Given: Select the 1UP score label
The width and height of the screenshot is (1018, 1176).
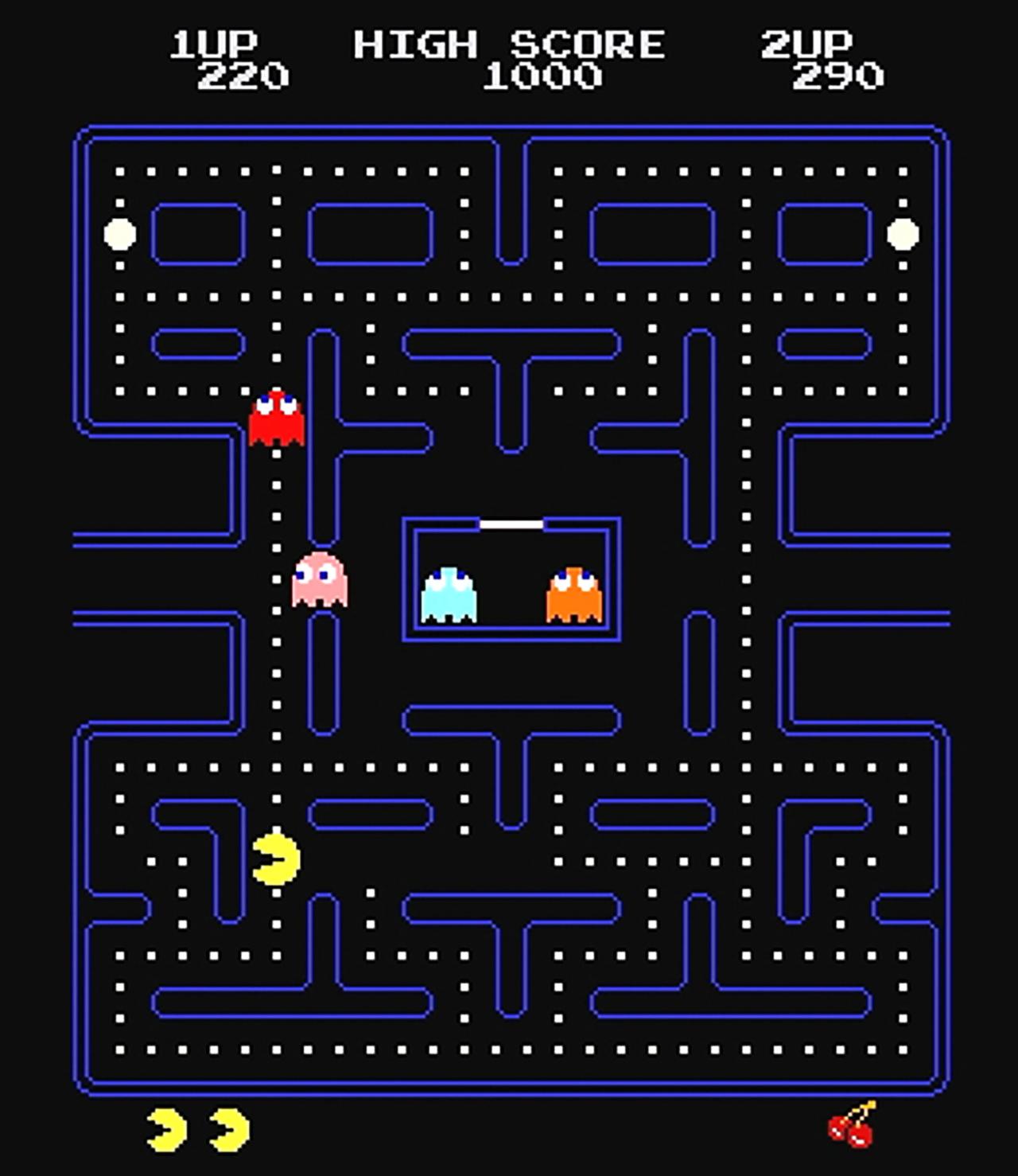Looking at the screenshot, I should click(213, 41).
